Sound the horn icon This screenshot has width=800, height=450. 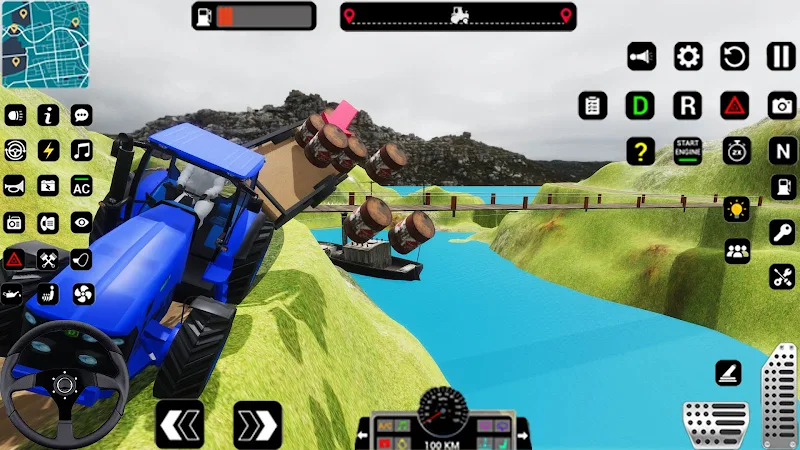point(15,186)
